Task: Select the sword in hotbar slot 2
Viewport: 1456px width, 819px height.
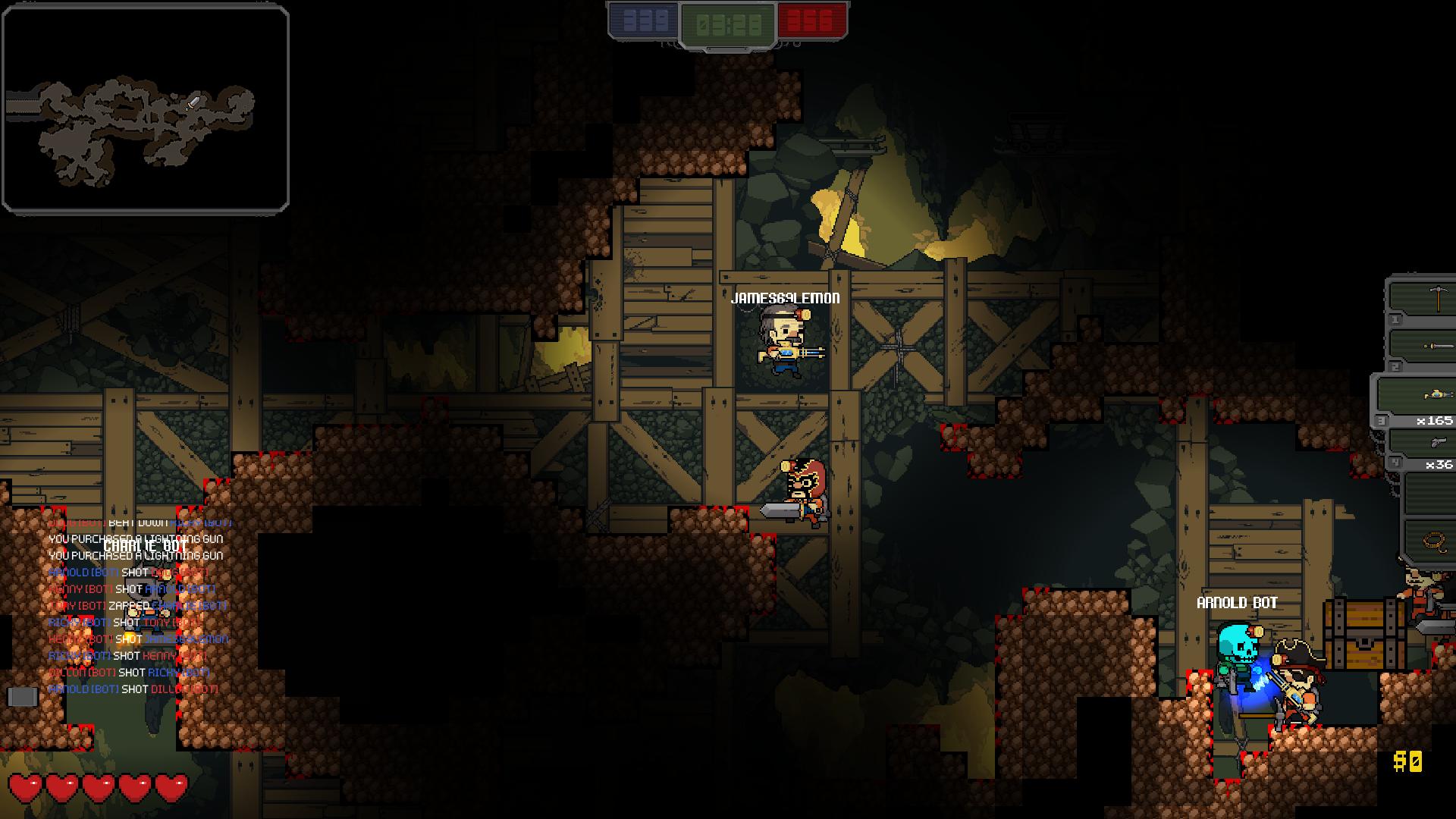Action: pyautogui.click(x=1433, y=347)
